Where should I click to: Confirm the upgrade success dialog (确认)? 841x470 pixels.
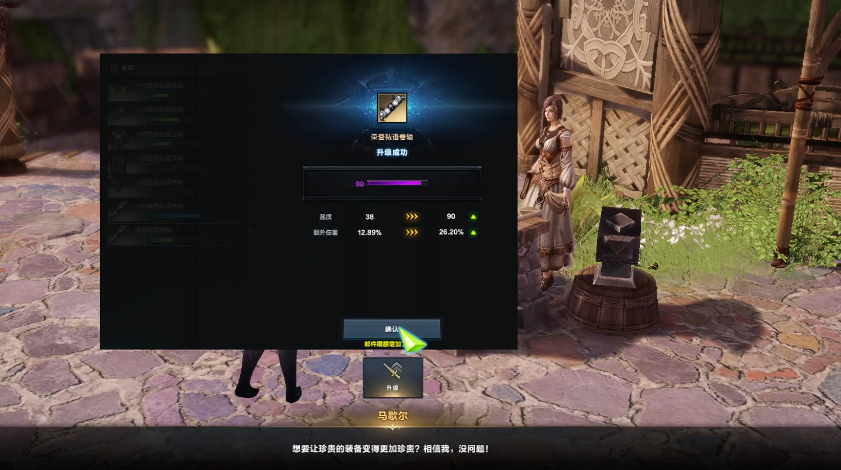[391, 328]
